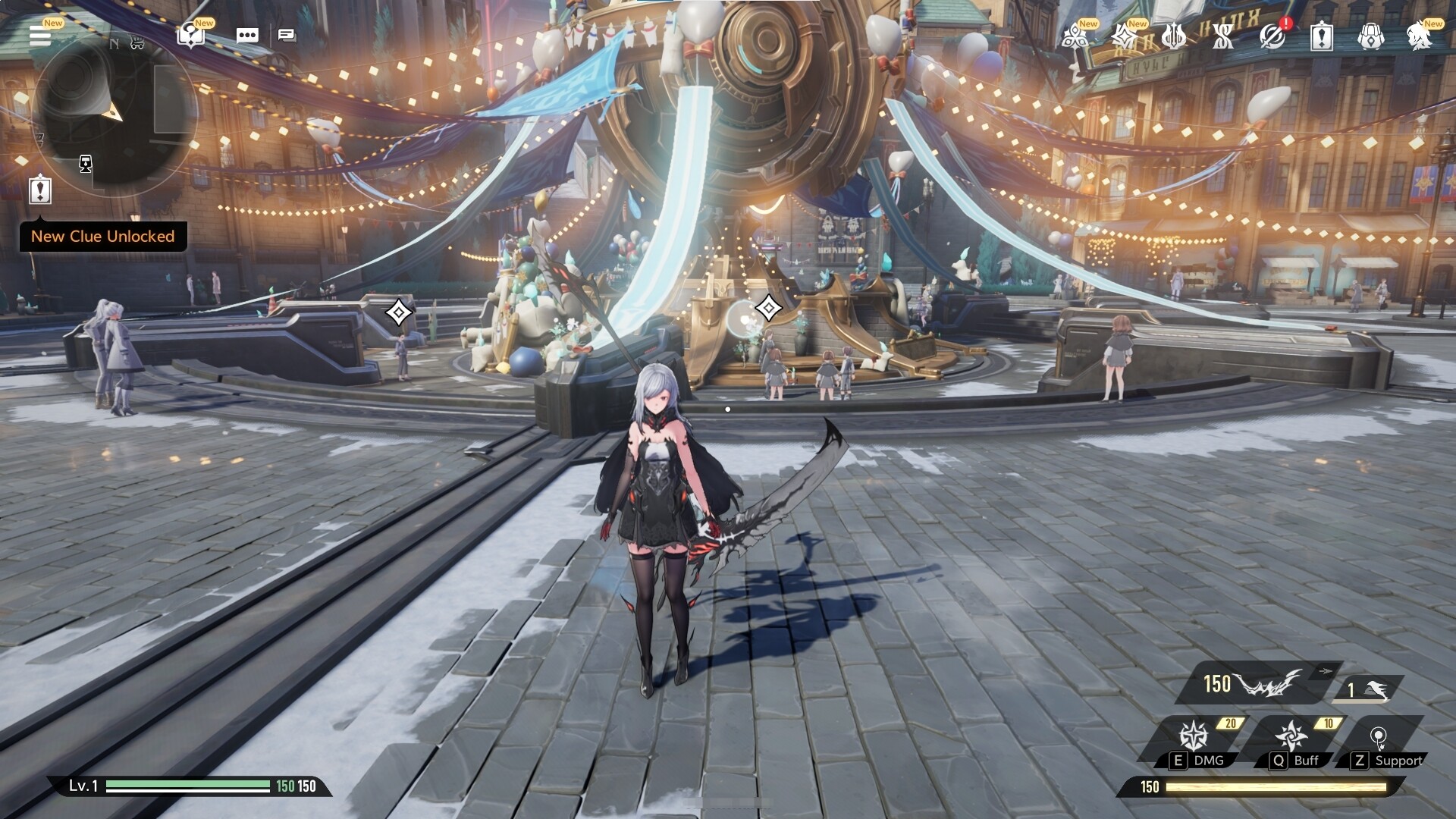The height and width of the screenshot is (819, 1456).
Task: Open the tulip-shaped sword emblem icon
Action: coord(1173,36)
